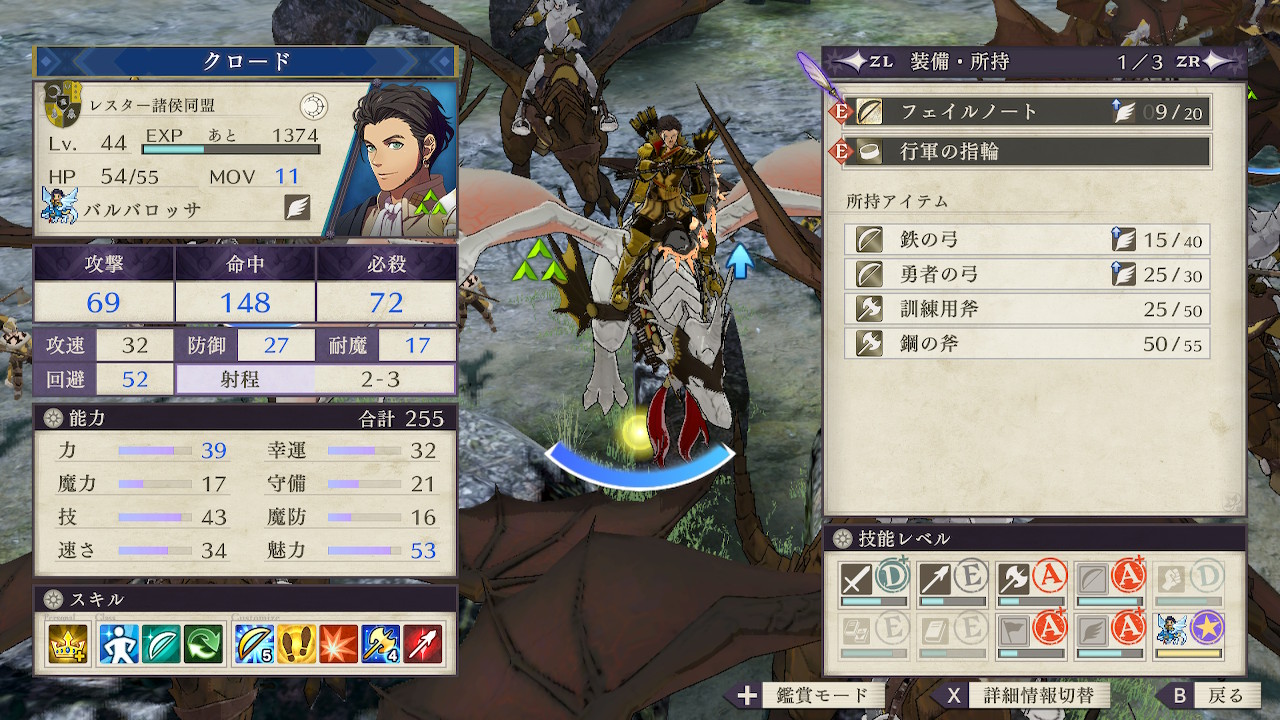
Task: Inspect the yellow boot prints skill
Action: coord(297,643)
